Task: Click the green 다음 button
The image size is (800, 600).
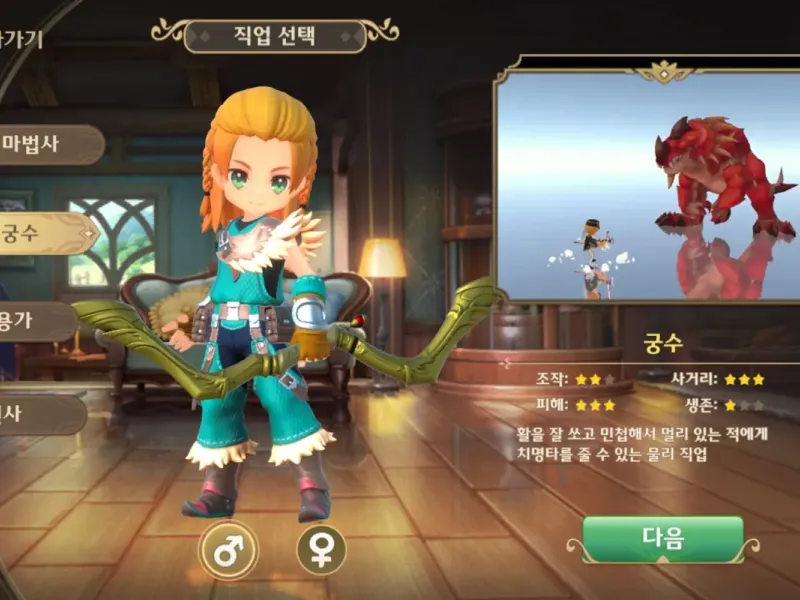Action: click(663, 540)
